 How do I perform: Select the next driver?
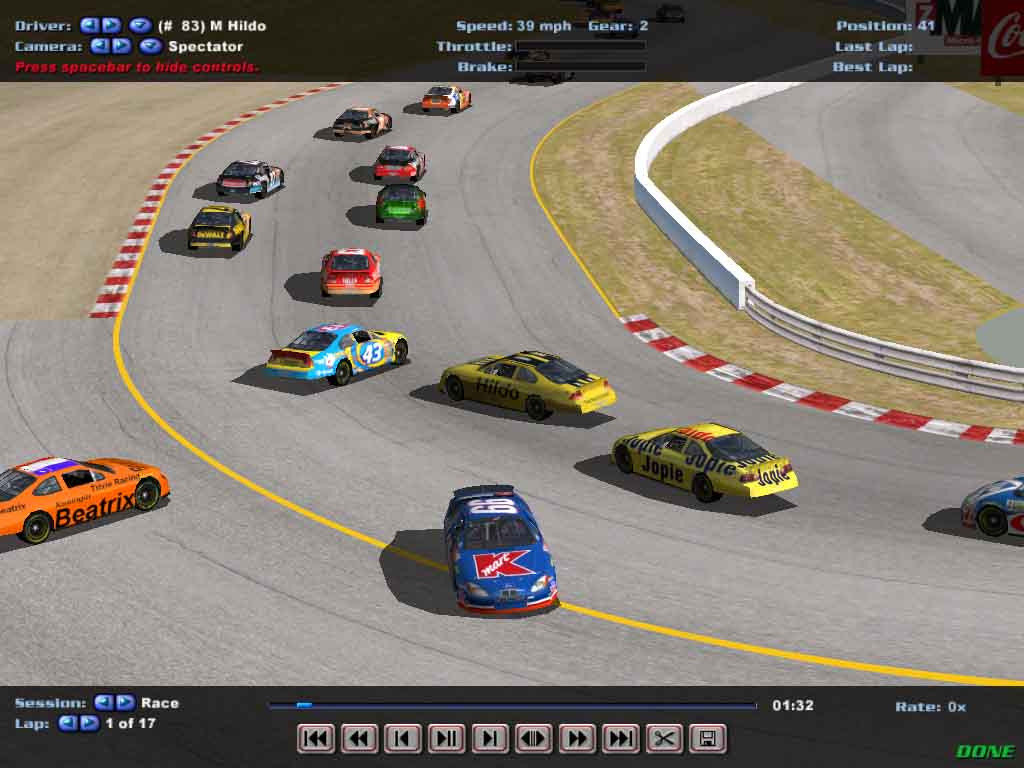tap(111, 25)
